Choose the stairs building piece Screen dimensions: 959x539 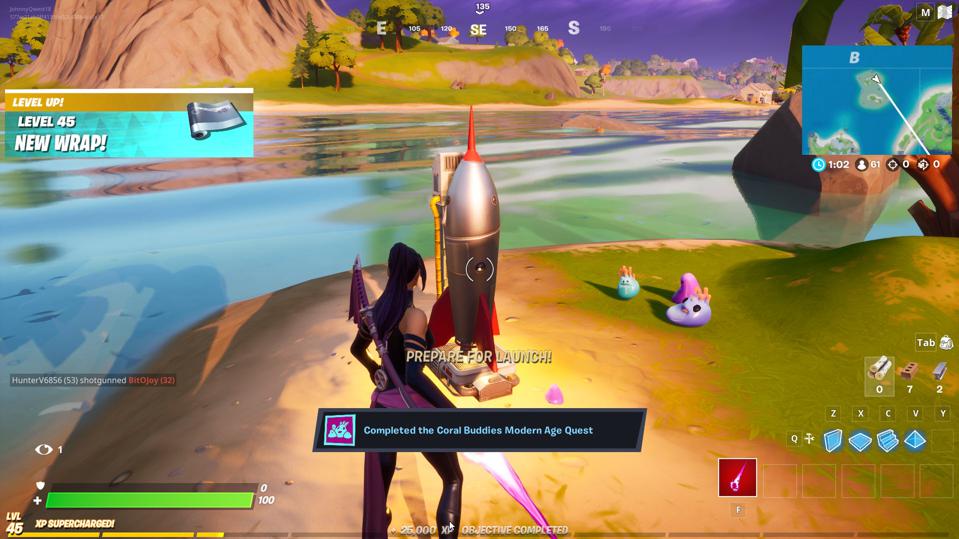click(x=887, y=441)
